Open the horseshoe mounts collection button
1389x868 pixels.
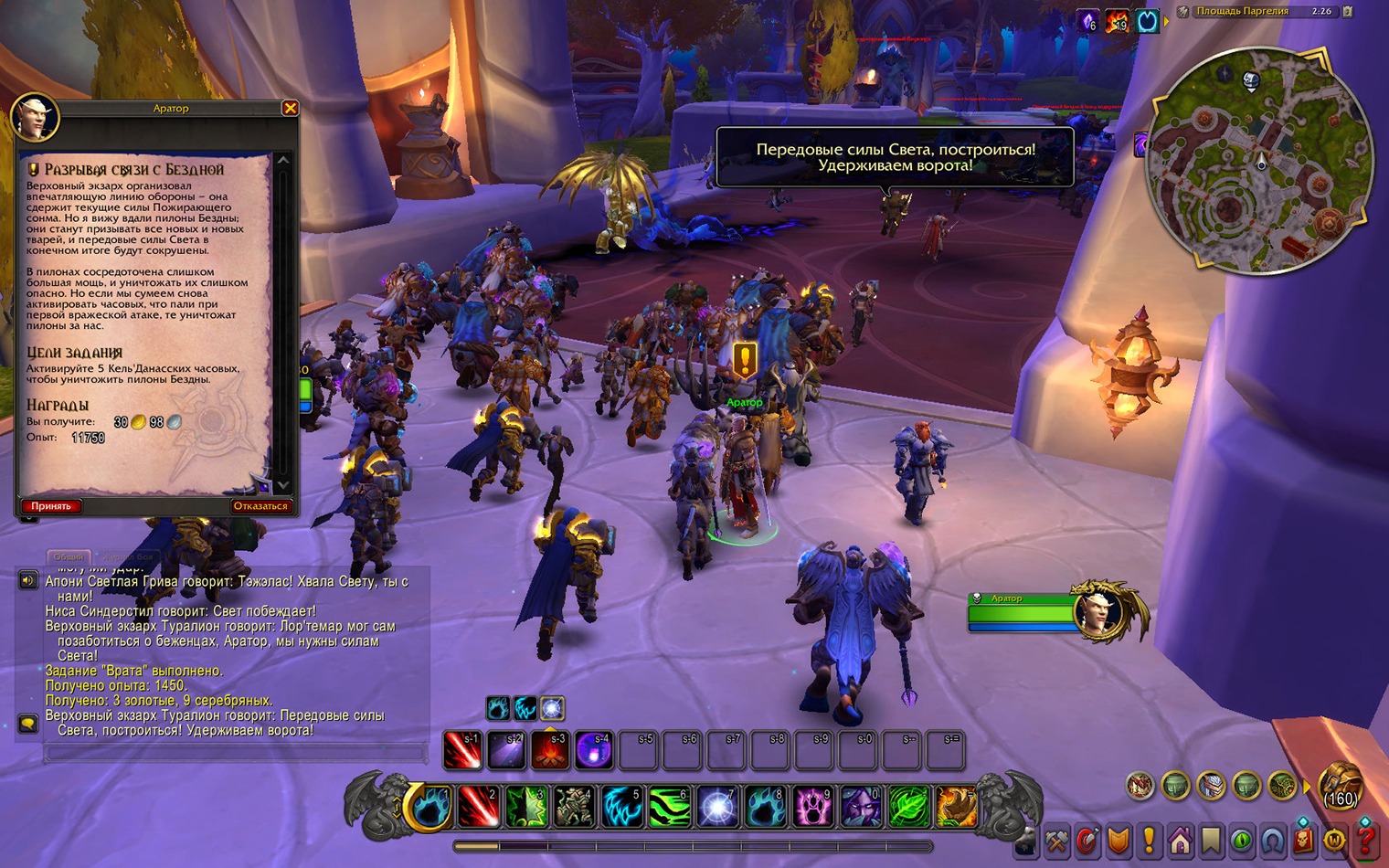[1272, 841]
